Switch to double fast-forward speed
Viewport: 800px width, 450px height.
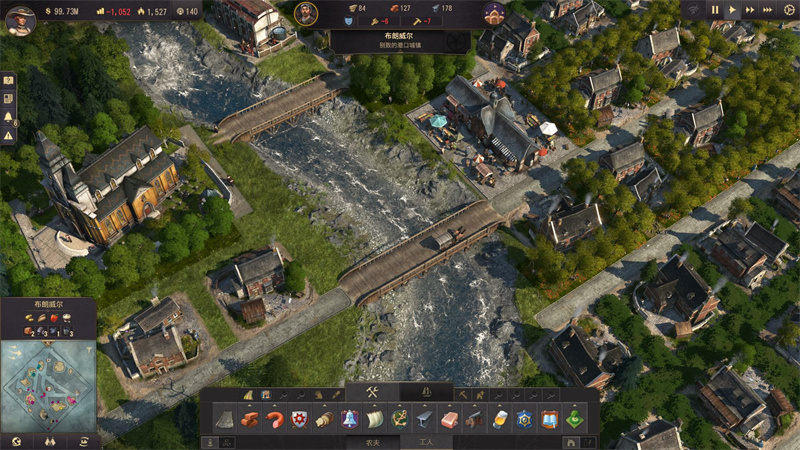tap(750, 10)
